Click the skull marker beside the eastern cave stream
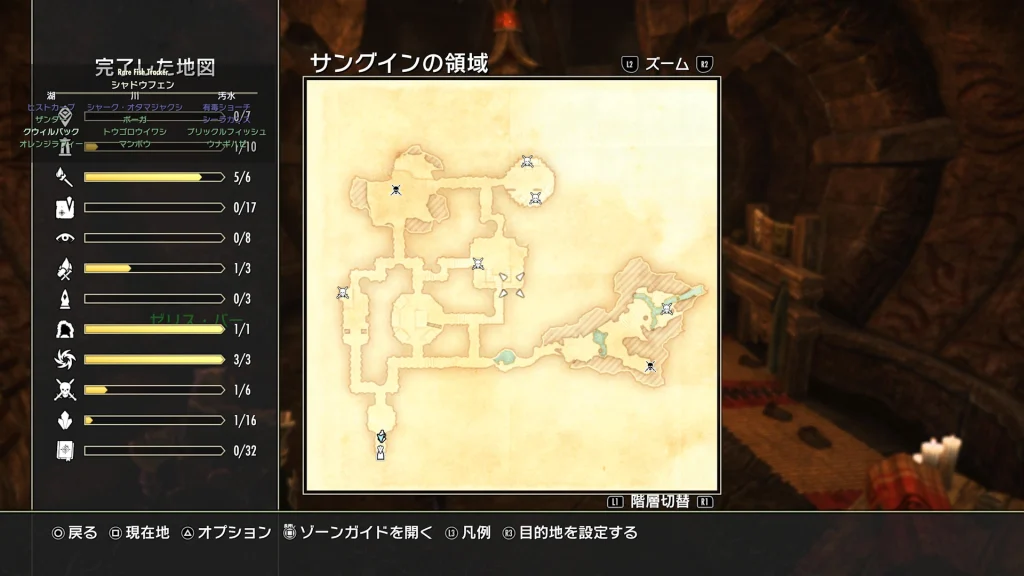The image size is (1024, 576). (666, 309)
